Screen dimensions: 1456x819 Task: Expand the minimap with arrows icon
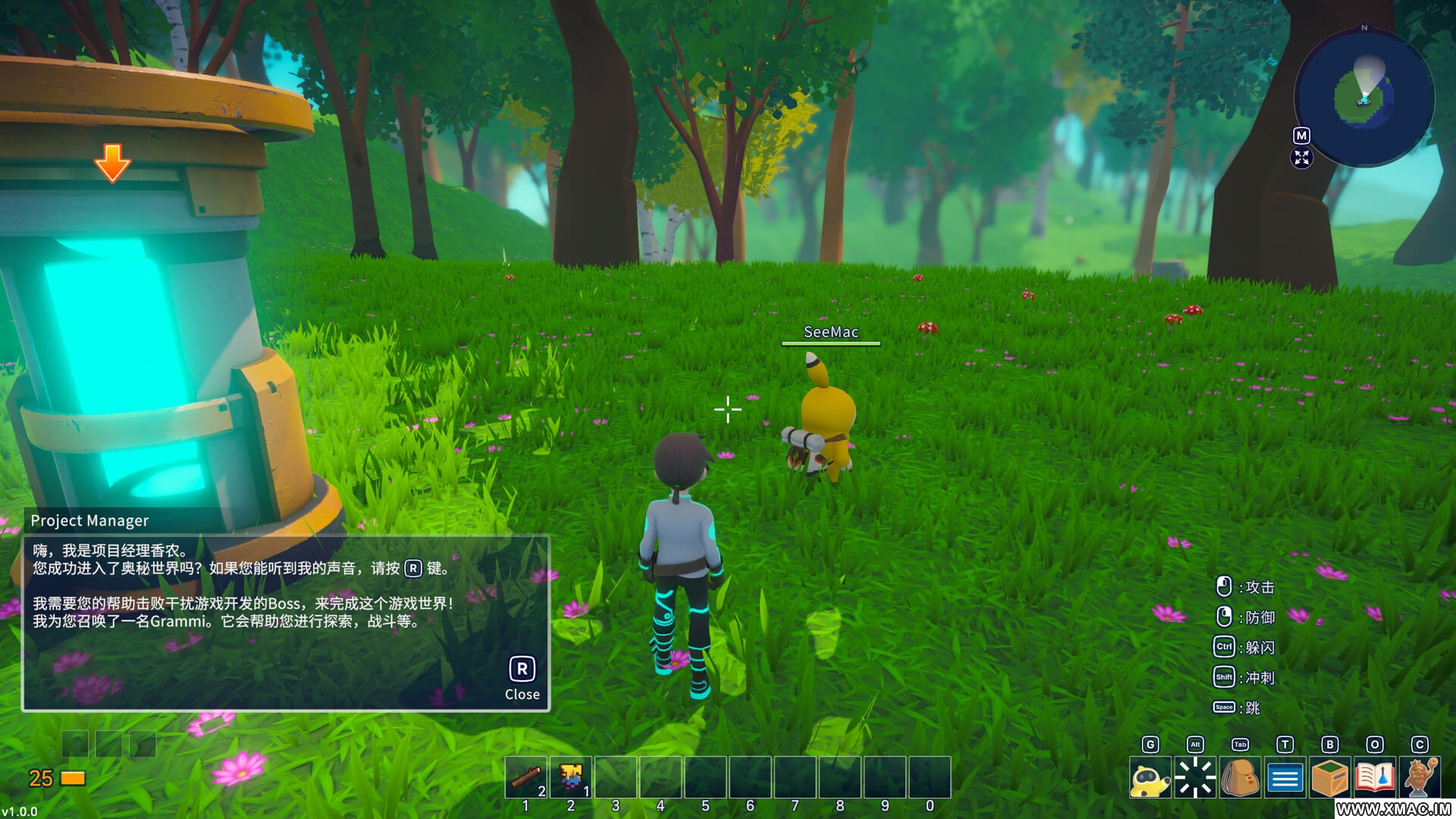pos(1301,158)
